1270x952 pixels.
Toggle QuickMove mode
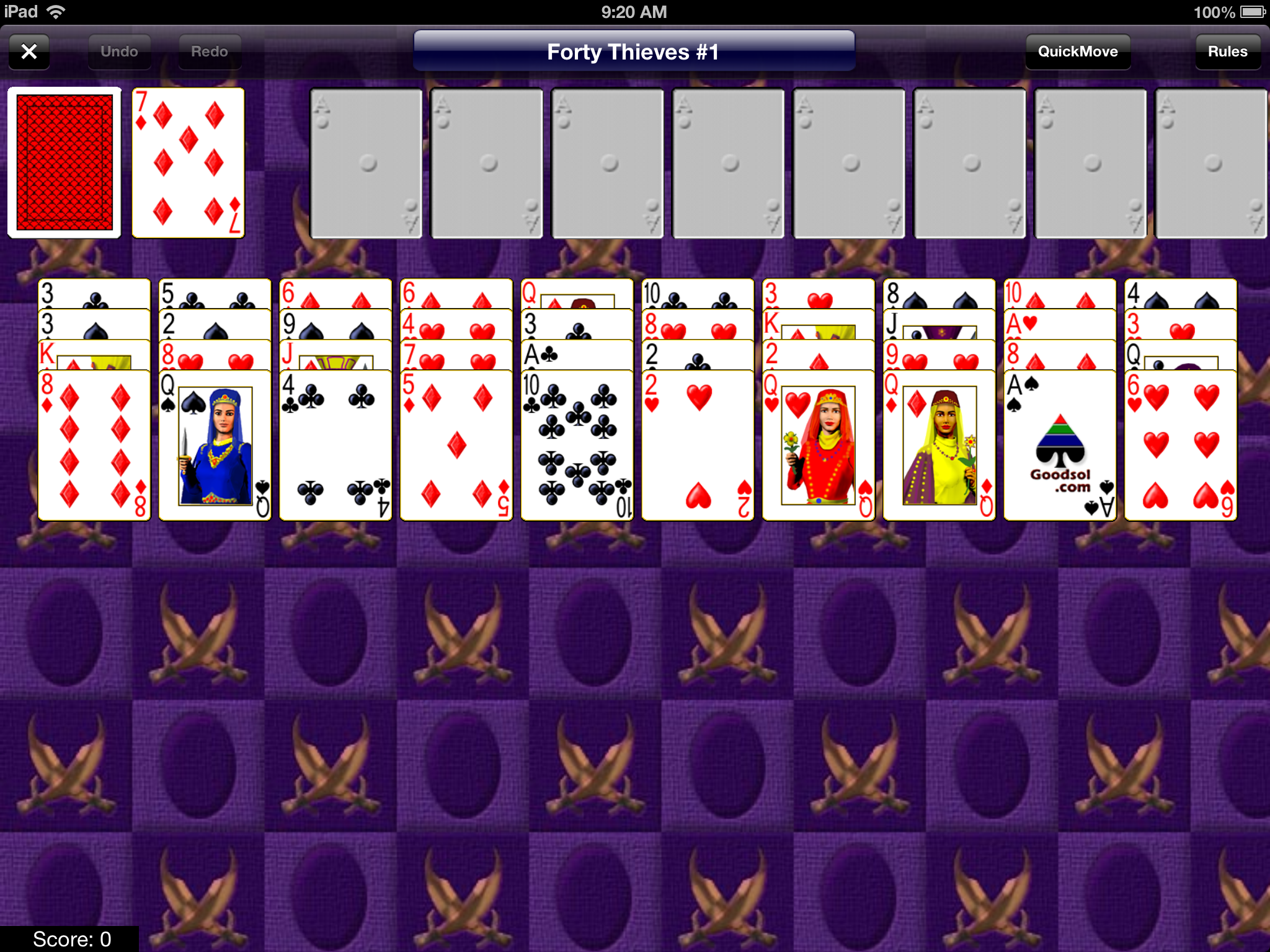[1078, 51]
